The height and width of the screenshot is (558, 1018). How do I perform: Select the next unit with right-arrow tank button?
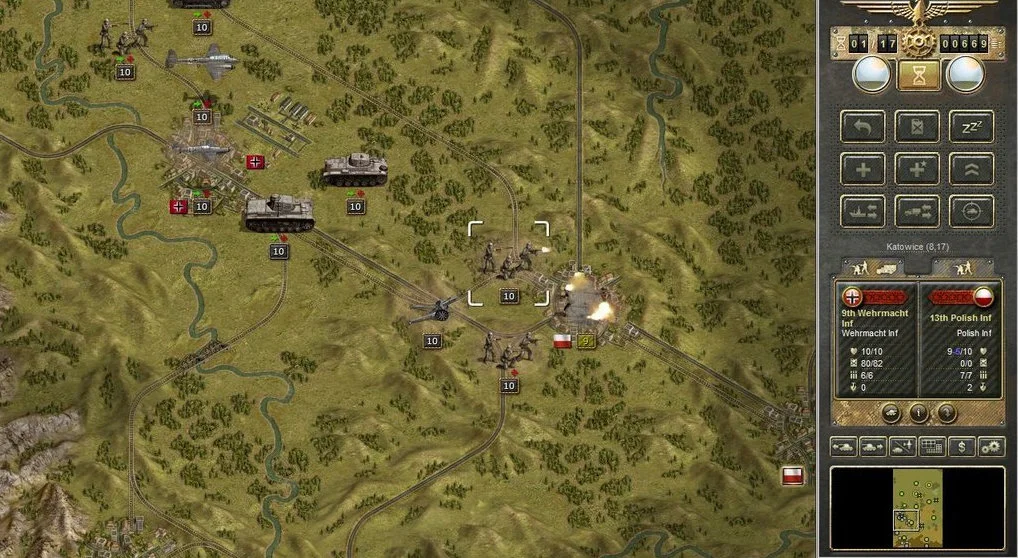[873, 446]
